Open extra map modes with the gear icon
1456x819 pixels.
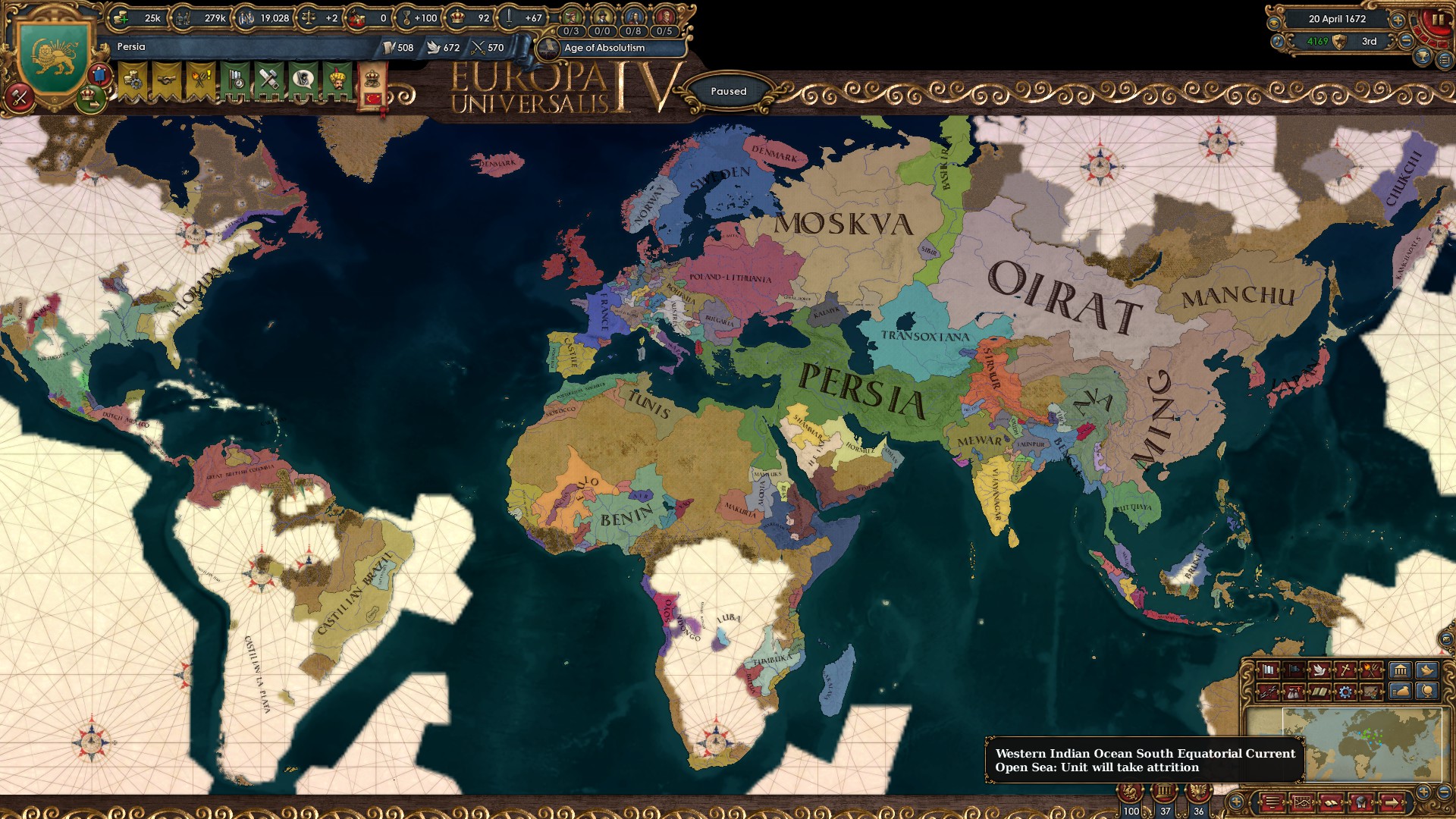click(1345, 691)
